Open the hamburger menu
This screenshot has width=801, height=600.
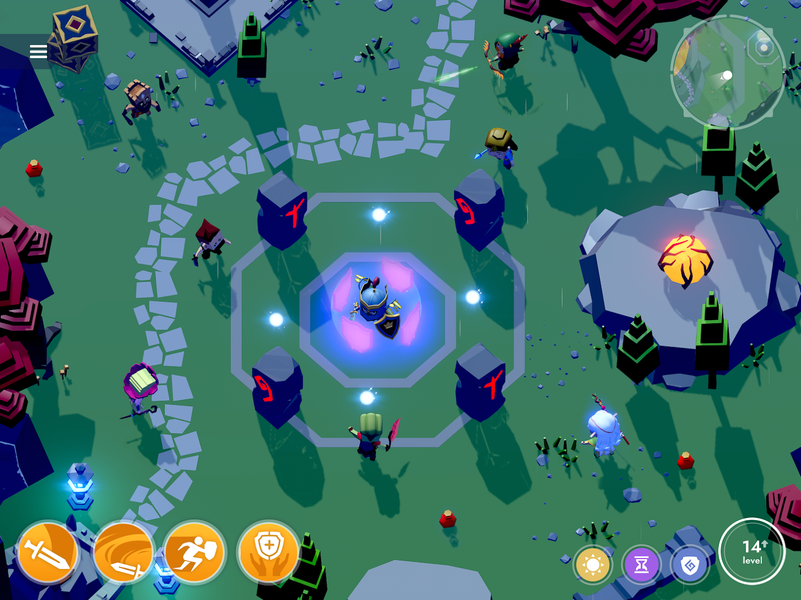click(x=38, y=52)
